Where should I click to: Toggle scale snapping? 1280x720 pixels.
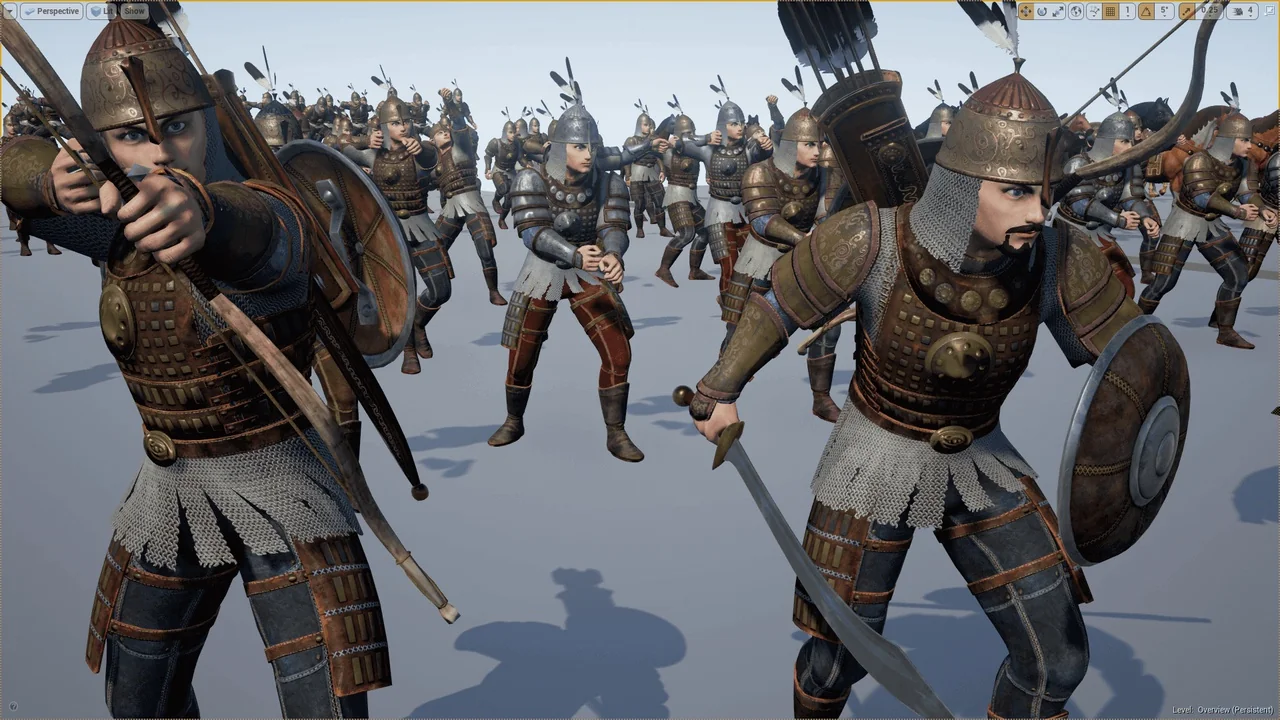(1186, 11)
